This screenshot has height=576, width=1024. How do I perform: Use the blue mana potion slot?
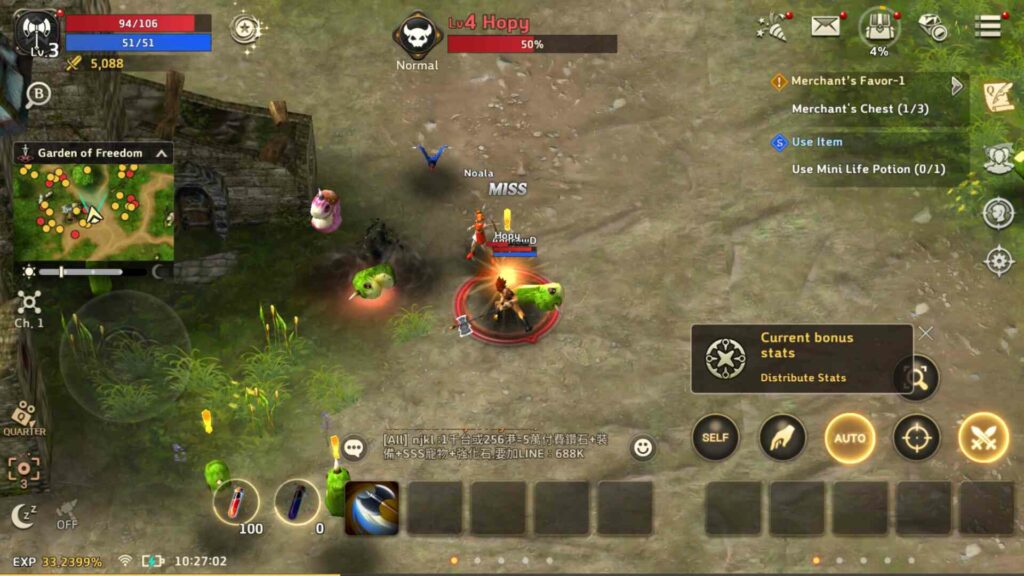pyautogui.click(x=297, y=502)
